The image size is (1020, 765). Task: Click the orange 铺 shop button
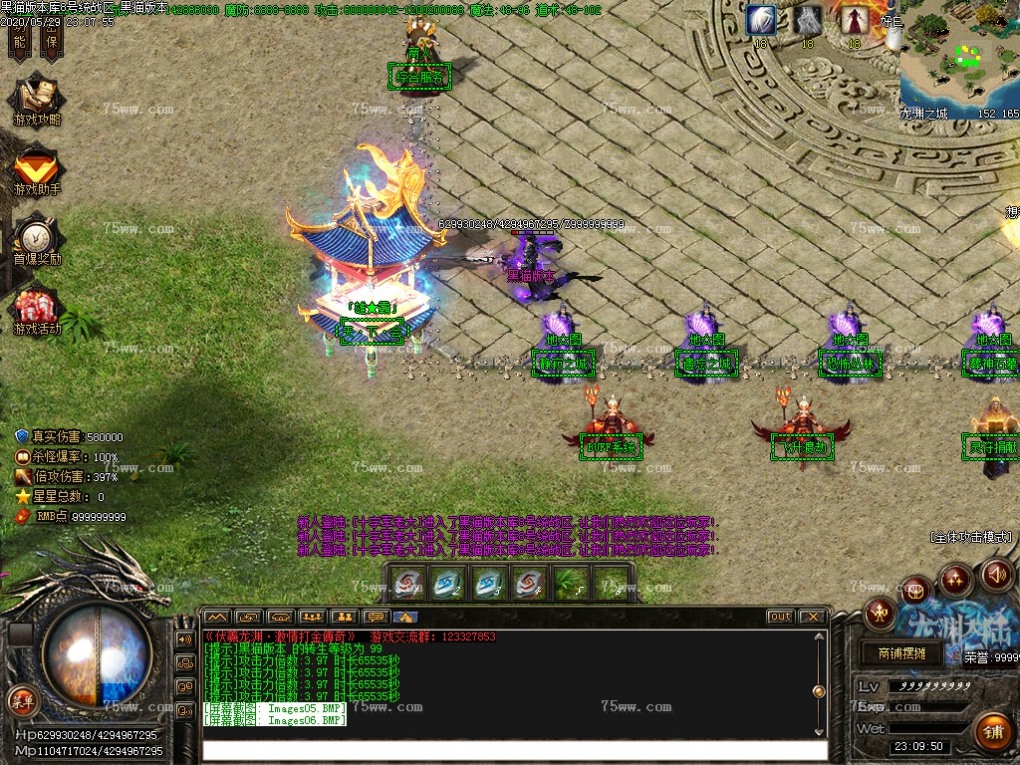pos(995,732)
